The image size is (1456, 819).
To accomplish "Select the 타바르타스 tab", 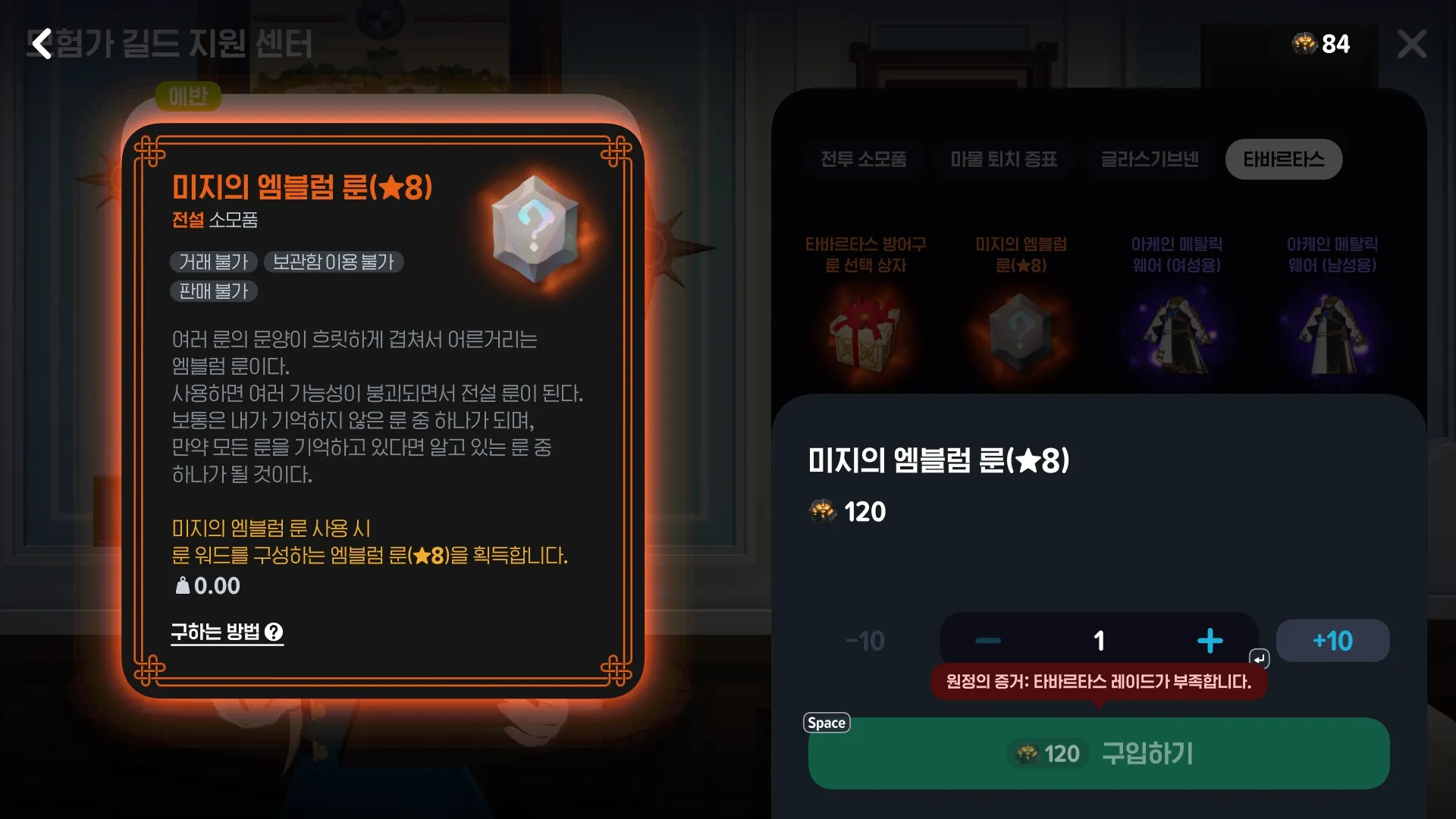I will click(1283, 159).
